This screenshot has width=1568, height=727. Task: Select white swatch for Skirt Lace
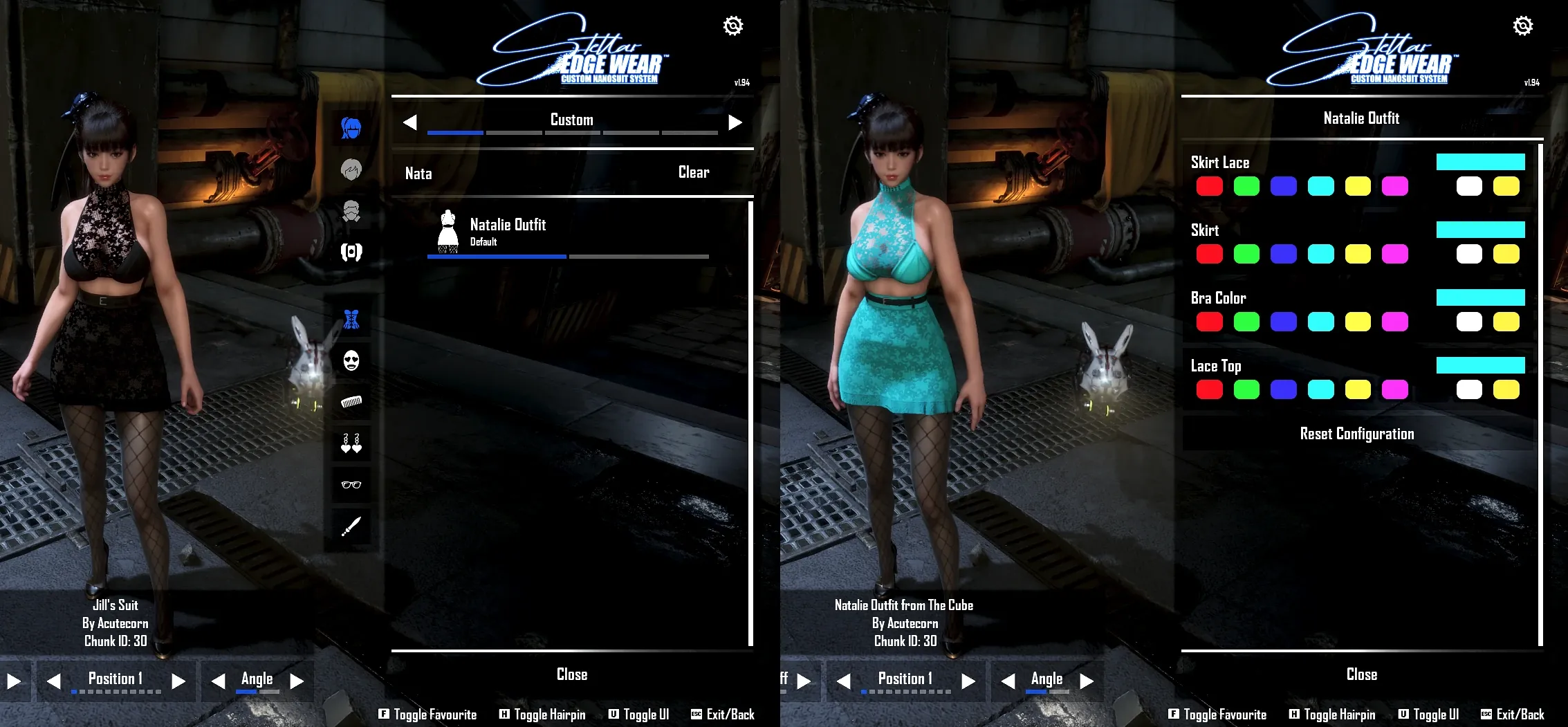1468,186
